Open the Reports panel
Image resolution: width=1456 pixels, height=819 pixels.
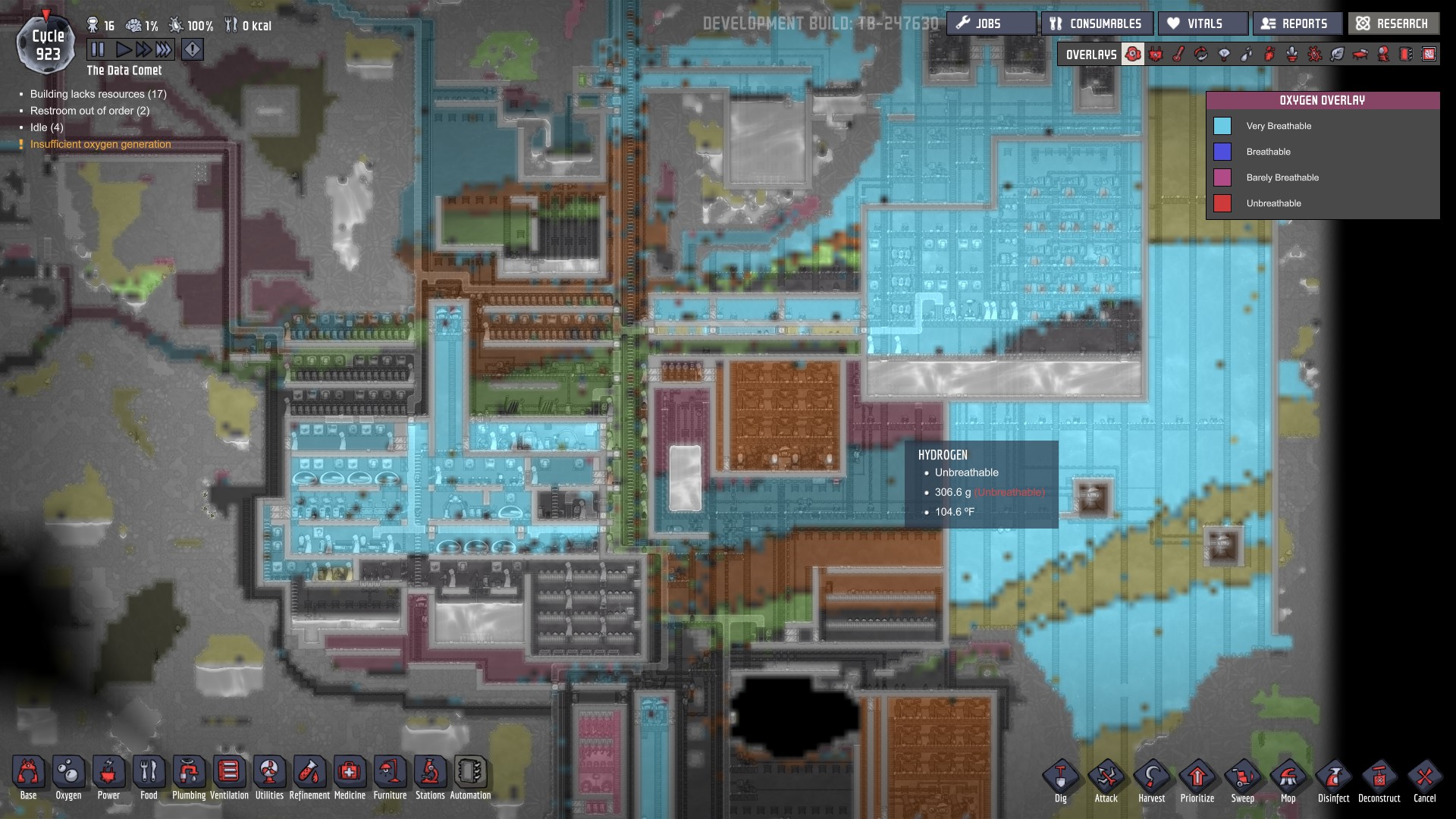1297,24
